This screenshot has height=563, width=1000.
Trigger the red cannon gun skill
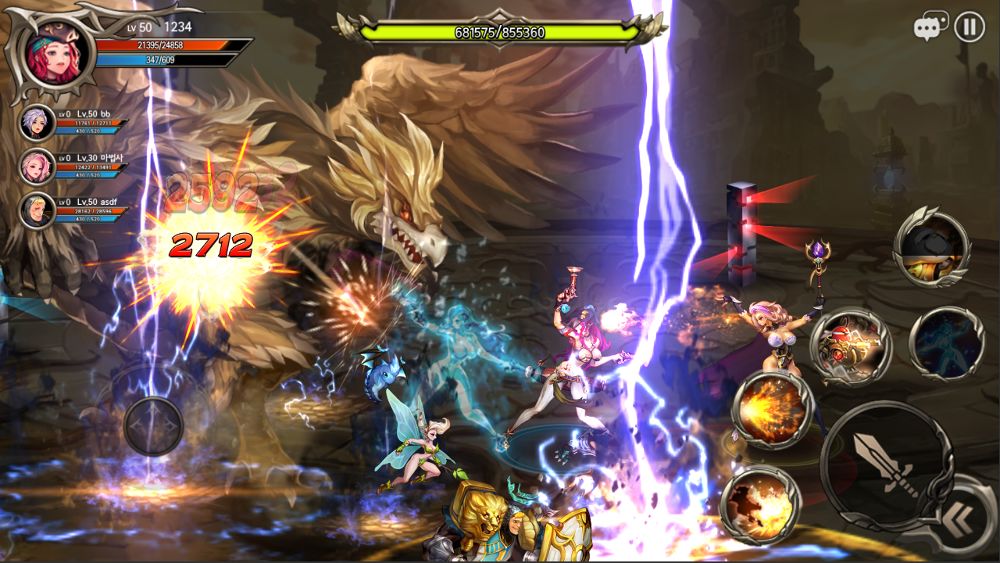[849, 344]
